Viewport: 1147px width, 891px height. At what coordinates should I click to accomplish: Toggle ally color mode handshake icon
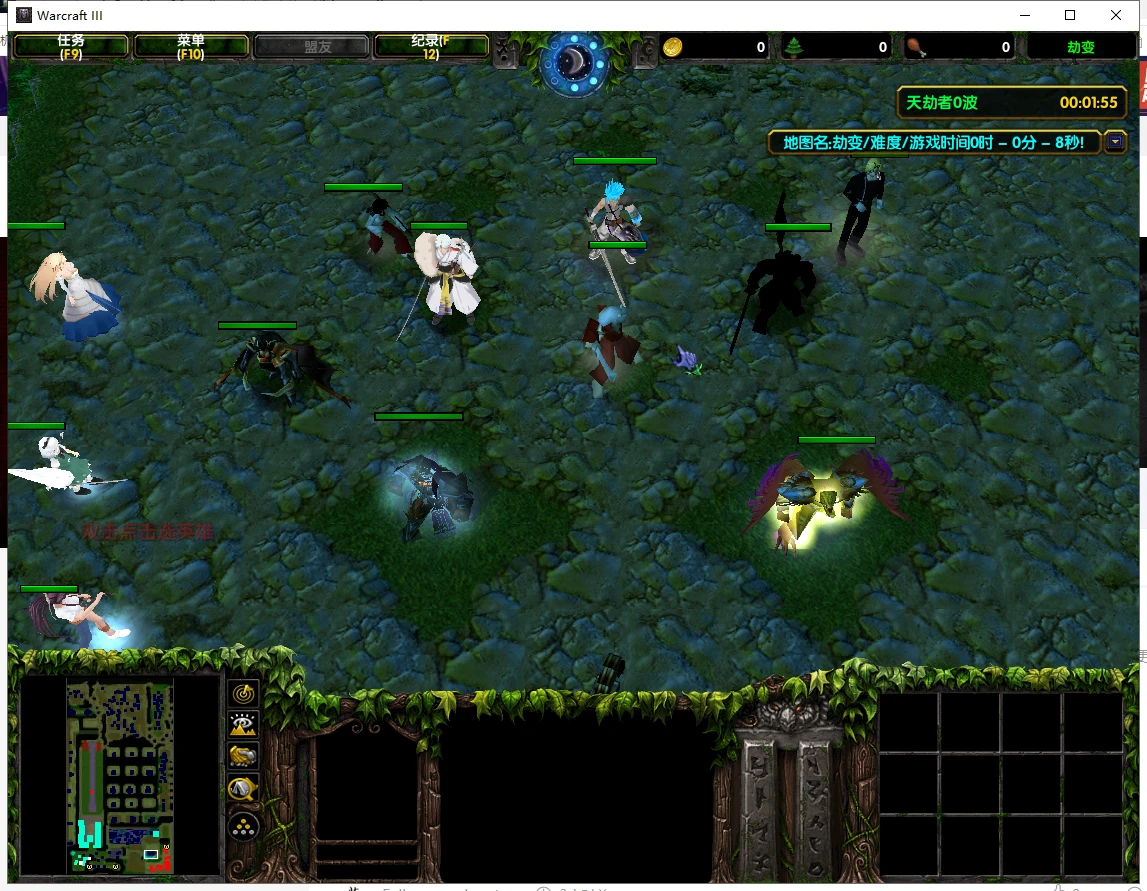pos(244,757)
